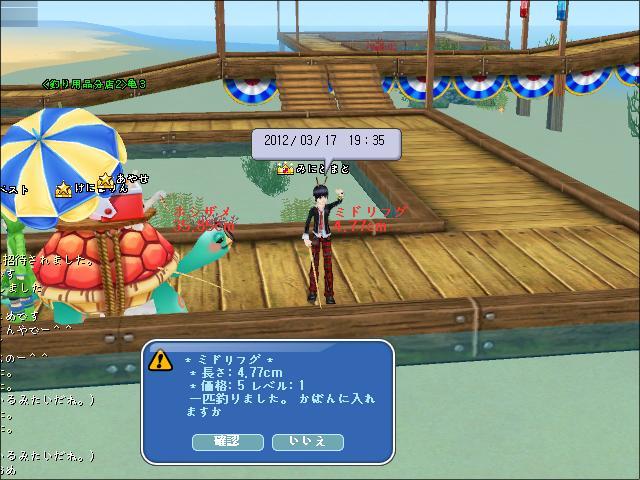Confirm keeping the fish with 確認
640x480 pixels.
click(228, 441)
